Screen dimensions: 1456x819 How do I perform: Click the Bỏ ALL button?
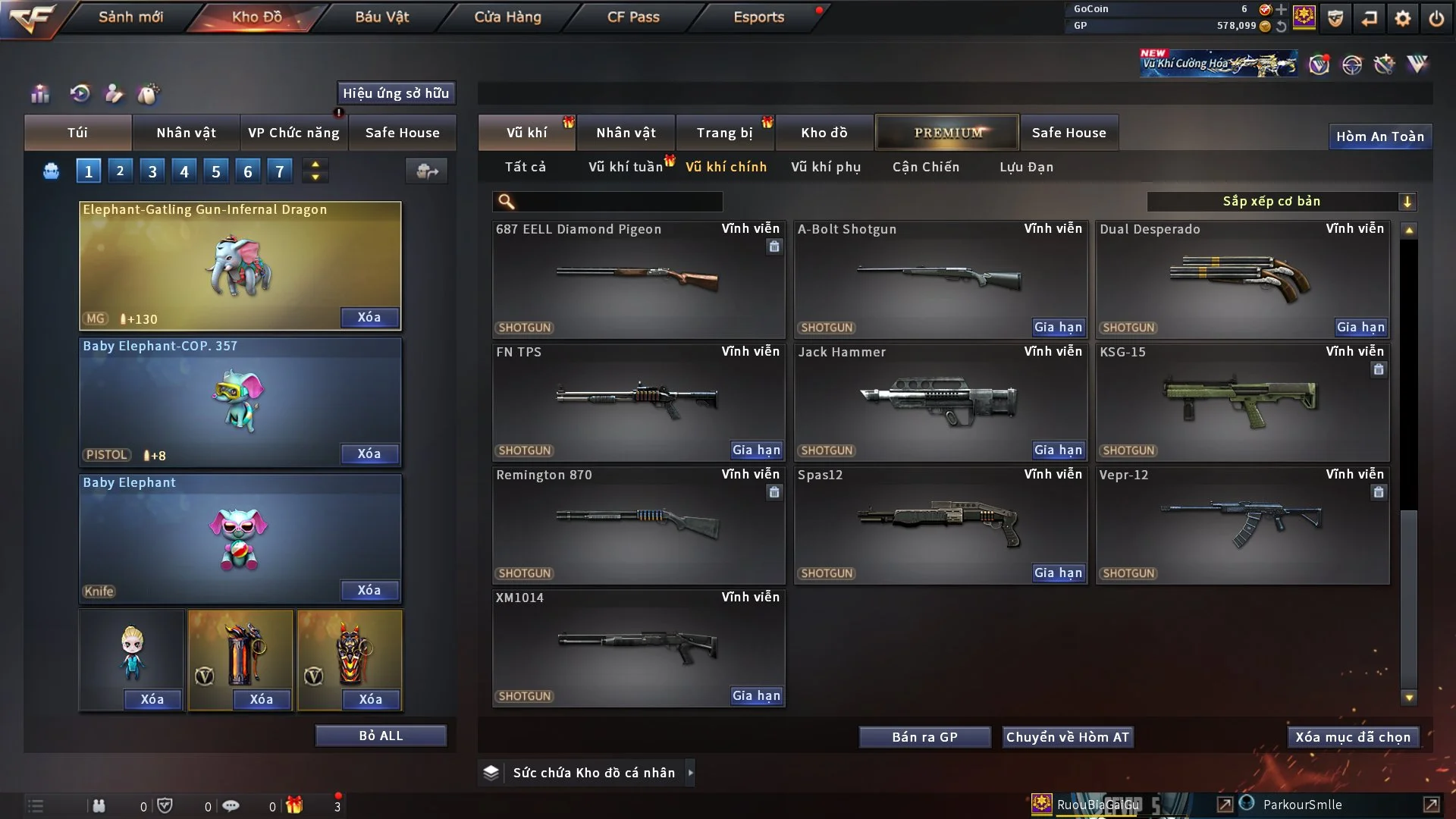pos(381,736)
